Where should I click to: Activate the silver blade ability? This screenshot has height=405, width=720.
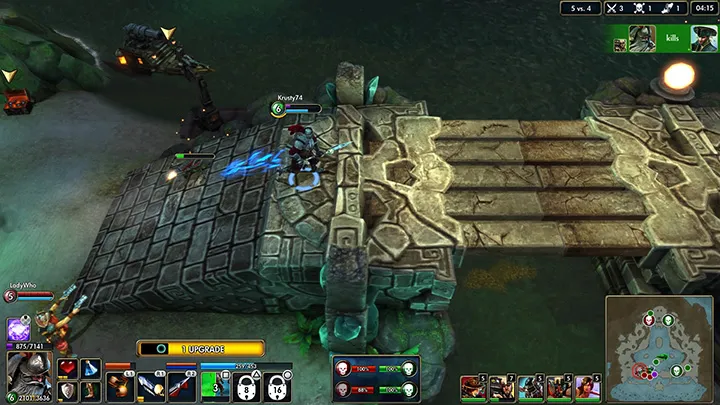coord(150,386)
